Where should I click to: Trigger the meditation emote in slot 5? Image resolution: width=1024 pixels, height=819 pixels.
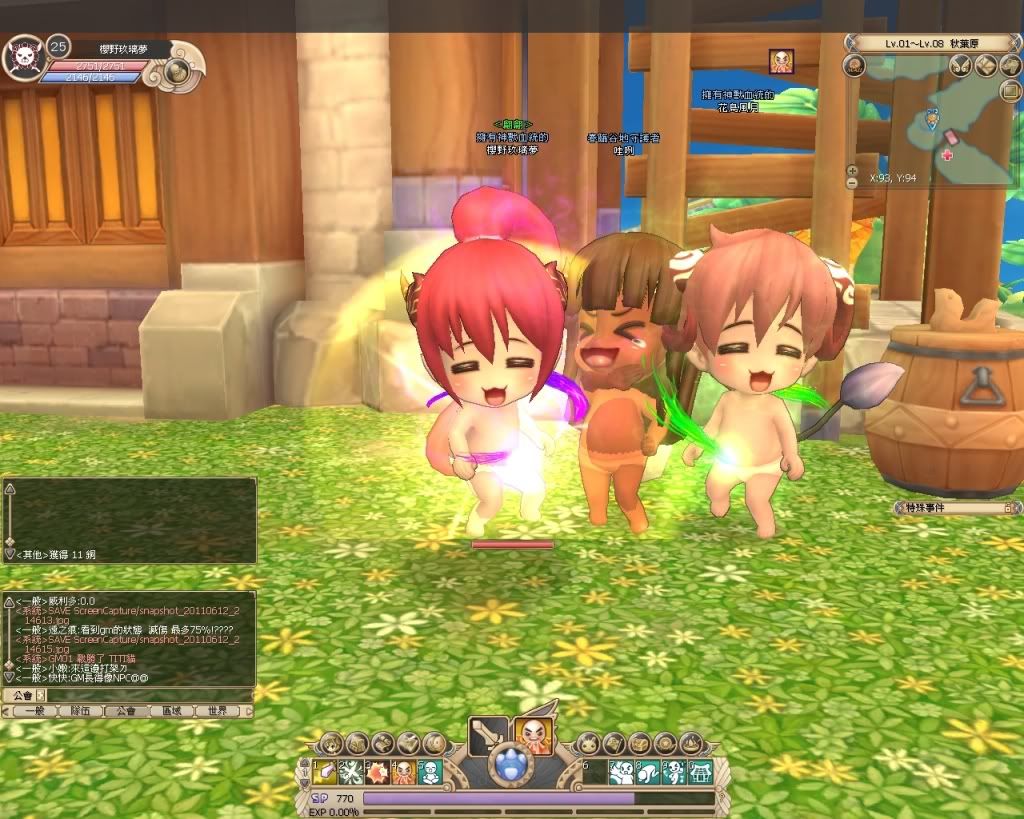click(x=429, y=771)
